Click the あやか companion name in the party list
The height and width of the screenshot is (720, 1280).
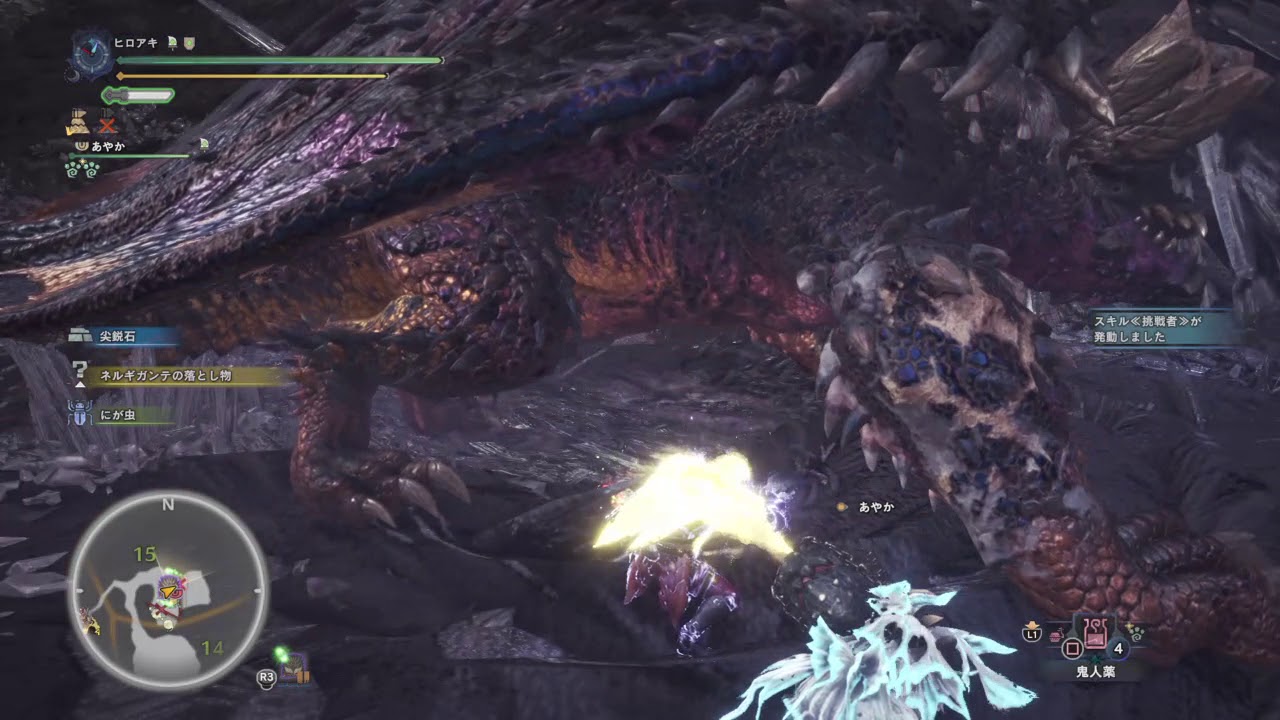(108, 146)
